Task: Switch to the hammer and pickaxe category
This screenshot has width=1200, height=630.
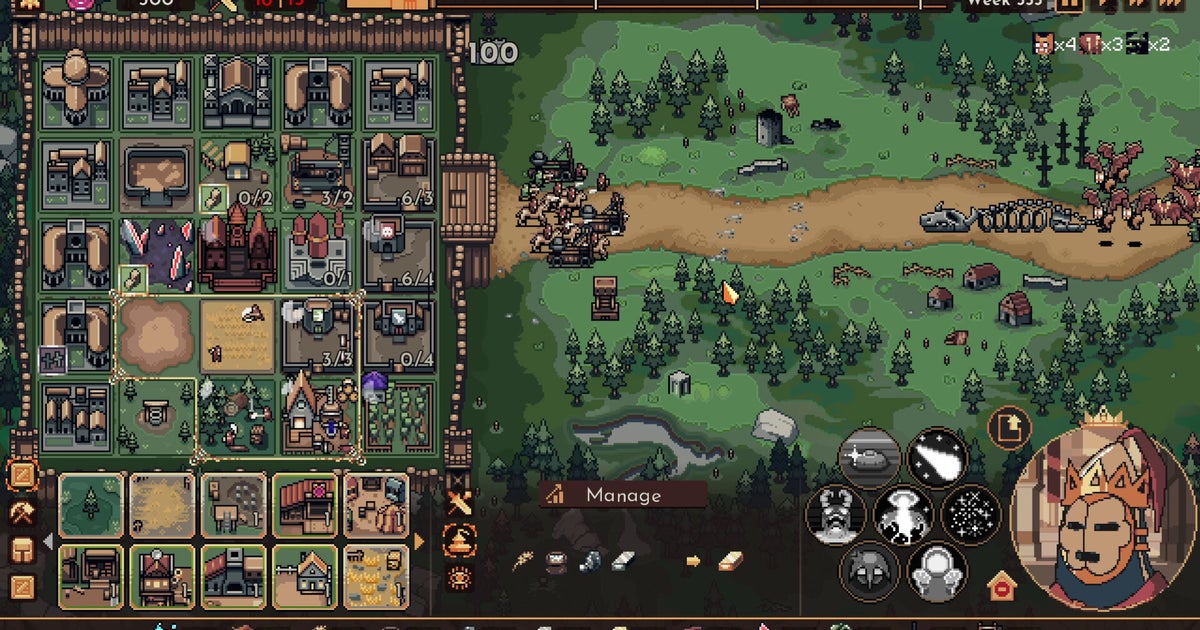Action: (x=21, y=513)
